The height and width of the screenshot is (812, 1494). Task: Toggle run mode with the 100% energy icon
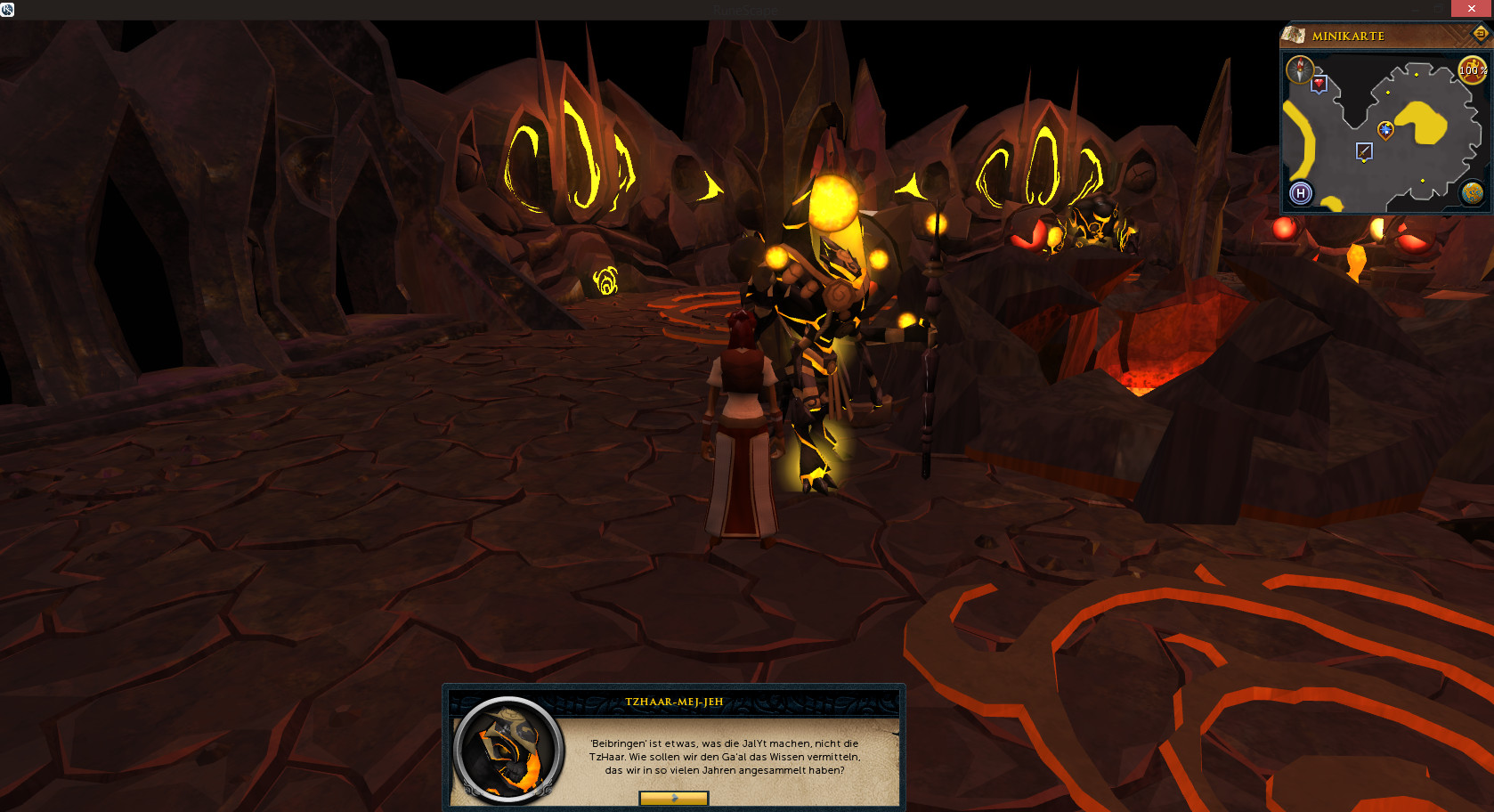1472,70
